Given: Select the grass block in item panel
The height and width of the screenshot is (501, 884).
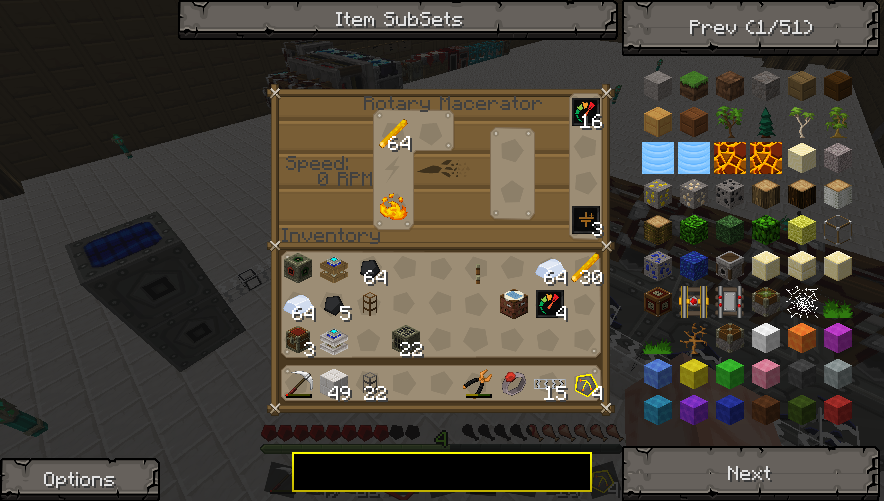Looking at the screenshot, I should point(694,86).
